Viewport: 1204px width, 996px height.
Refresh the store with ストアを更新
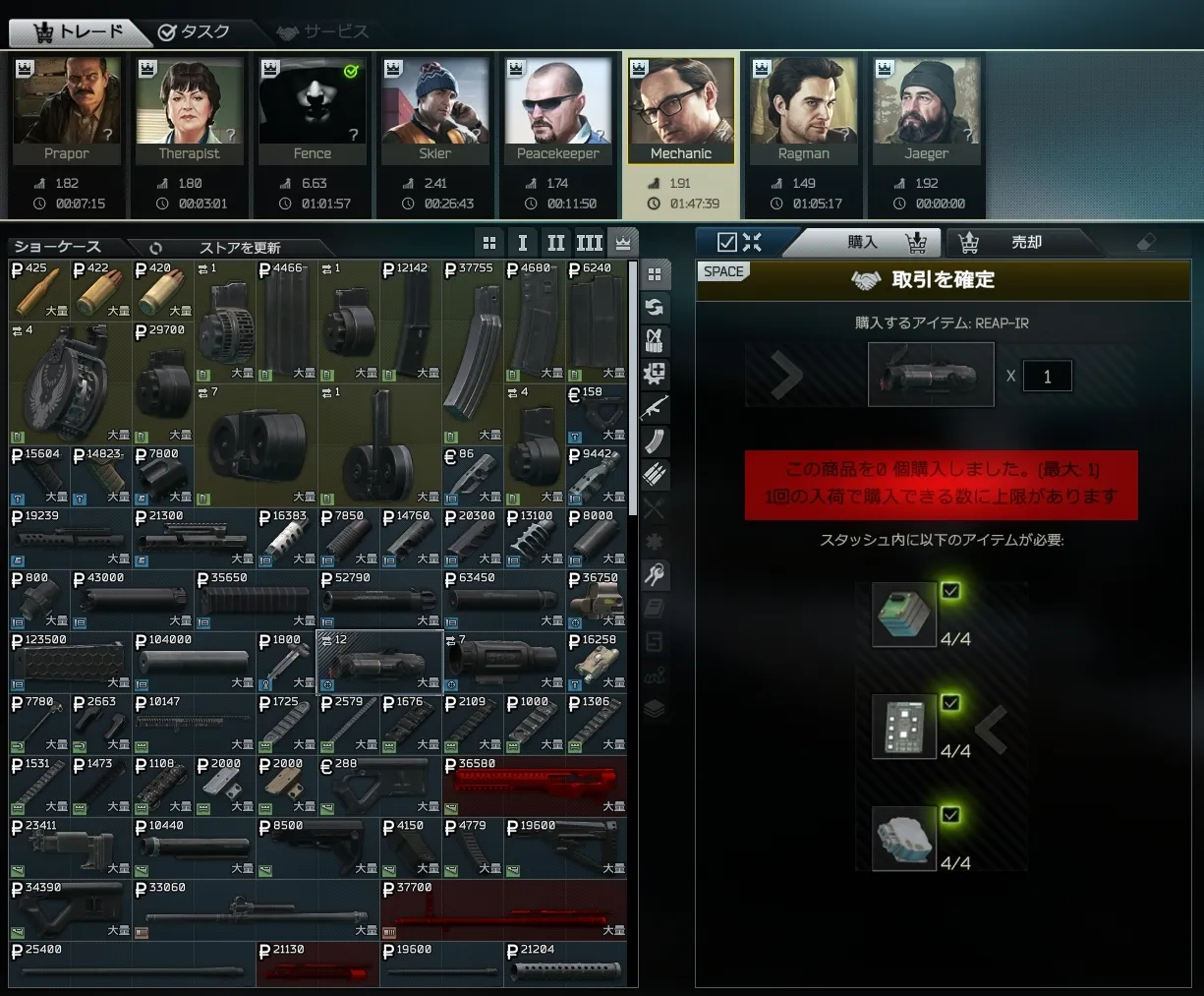pos(239,248)
